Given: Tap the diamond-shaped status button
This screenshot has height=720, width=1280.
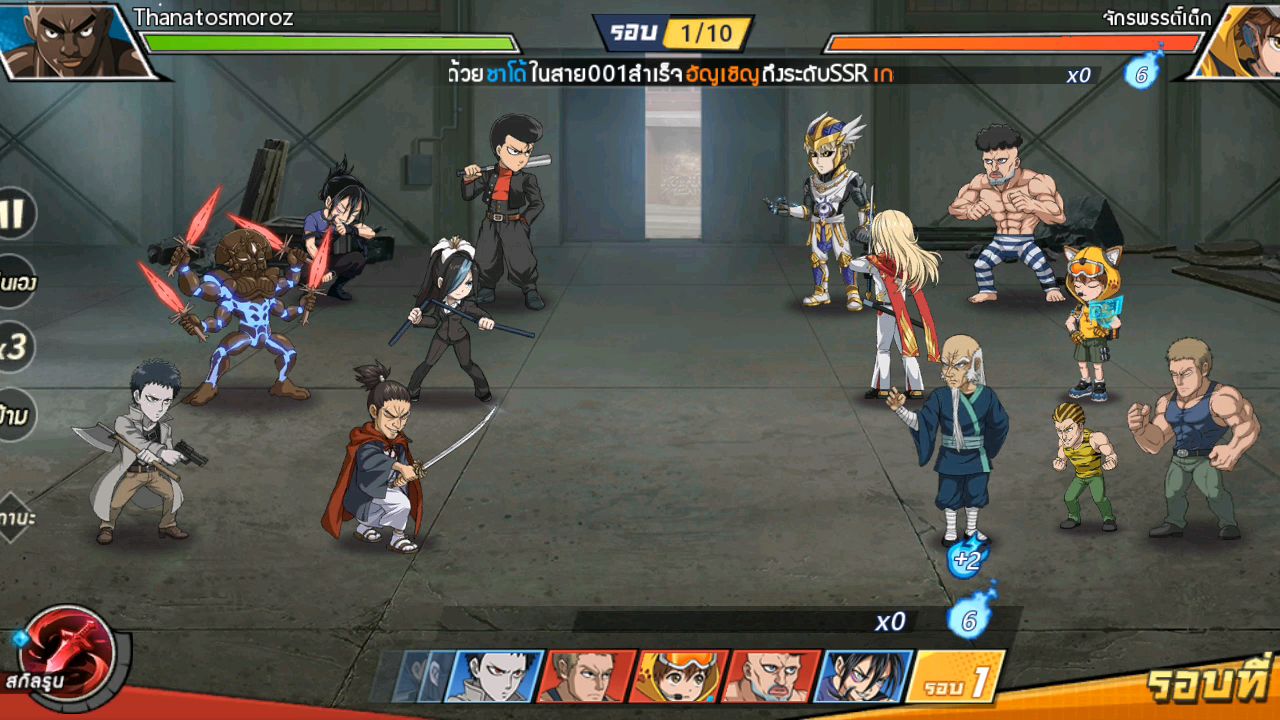Looking at the screenshot, I should pyautogui.click(x=14, y=517).
